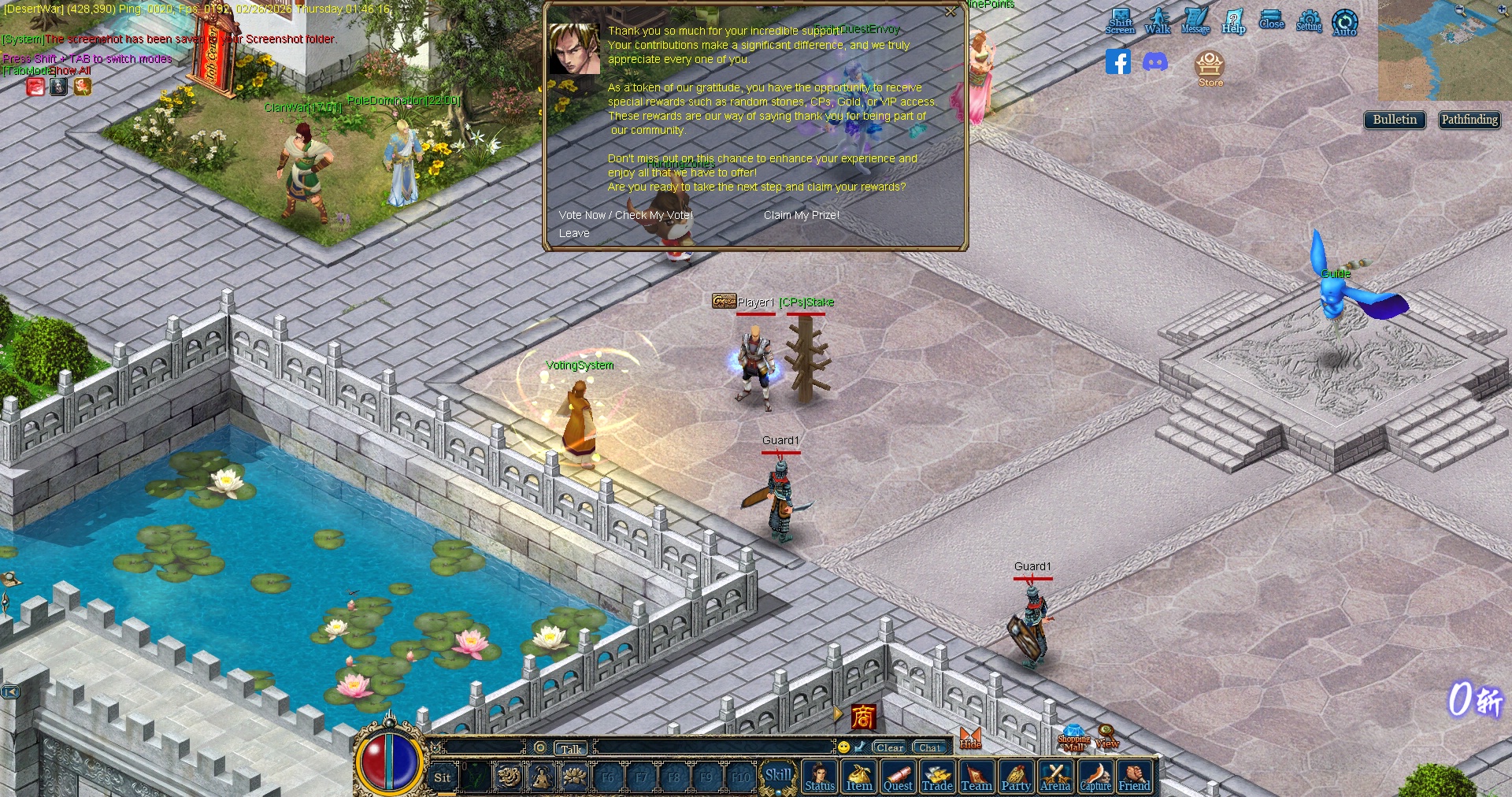Open the Skill tab on the action bar
Viewport: 1512px width, 797px height.
[778, 774]
